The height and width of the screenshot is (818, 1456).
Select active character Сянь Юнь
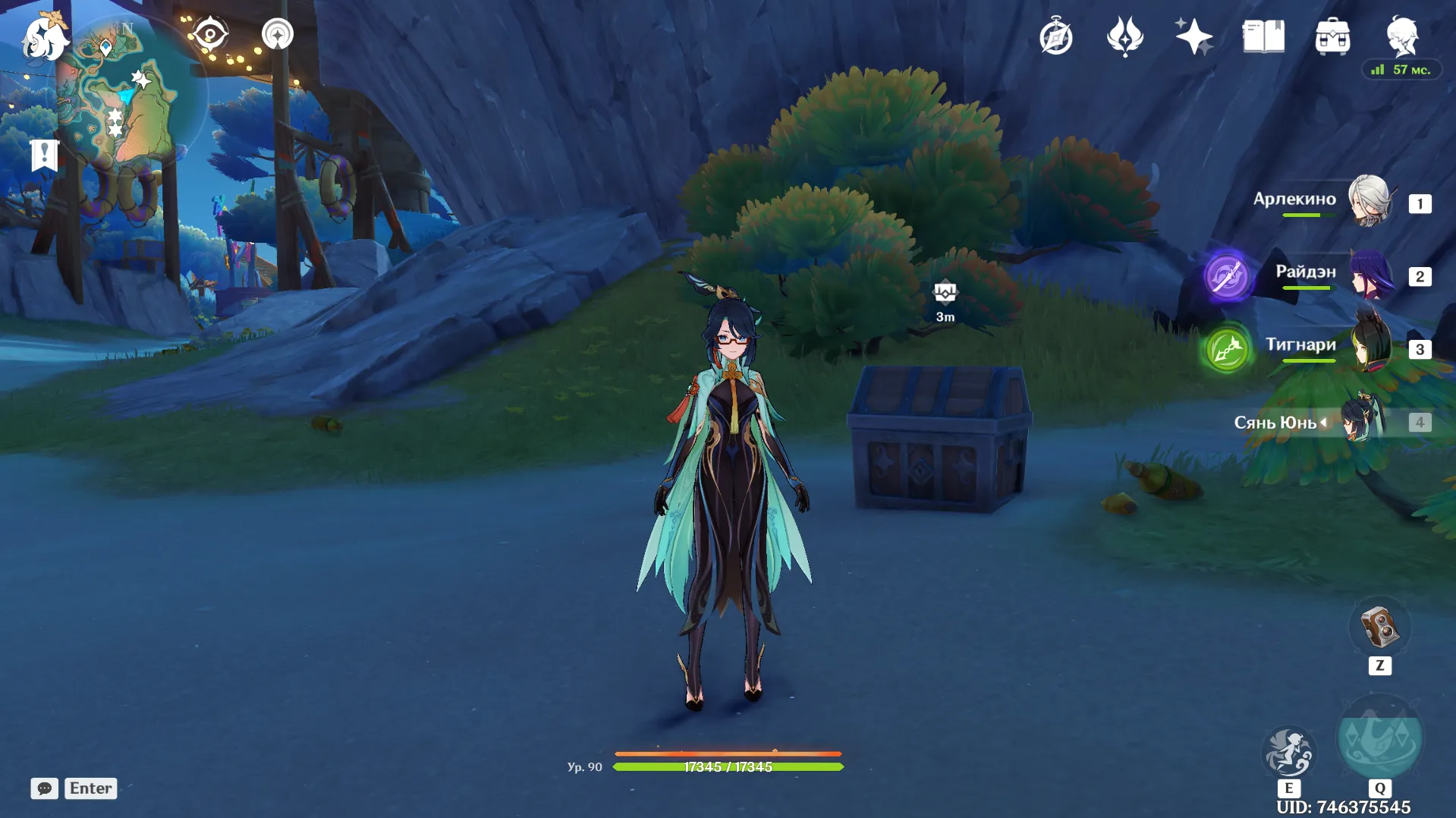[x=1363, y=420]
